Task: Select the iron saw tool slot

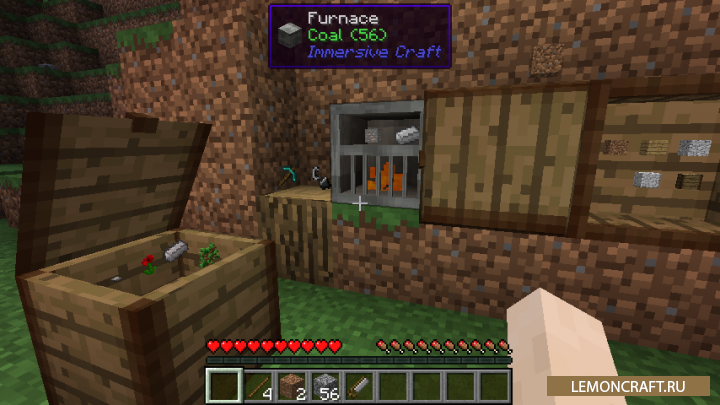Action: [360, 384]
